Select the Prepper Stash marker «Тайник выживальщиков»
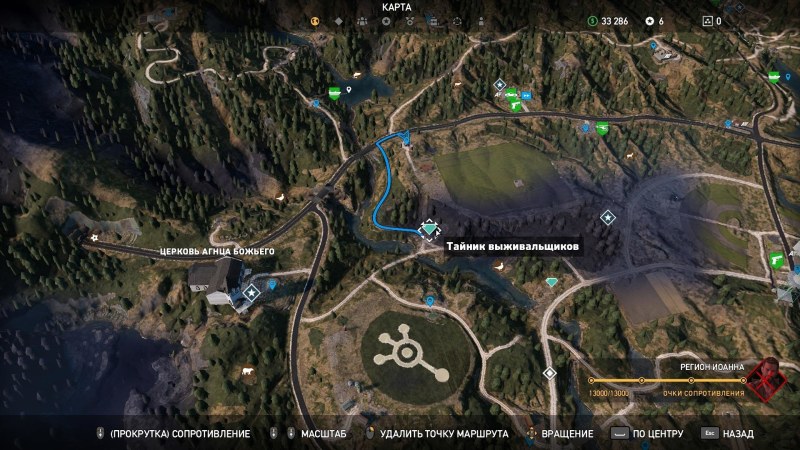 (x=429, y=230)
